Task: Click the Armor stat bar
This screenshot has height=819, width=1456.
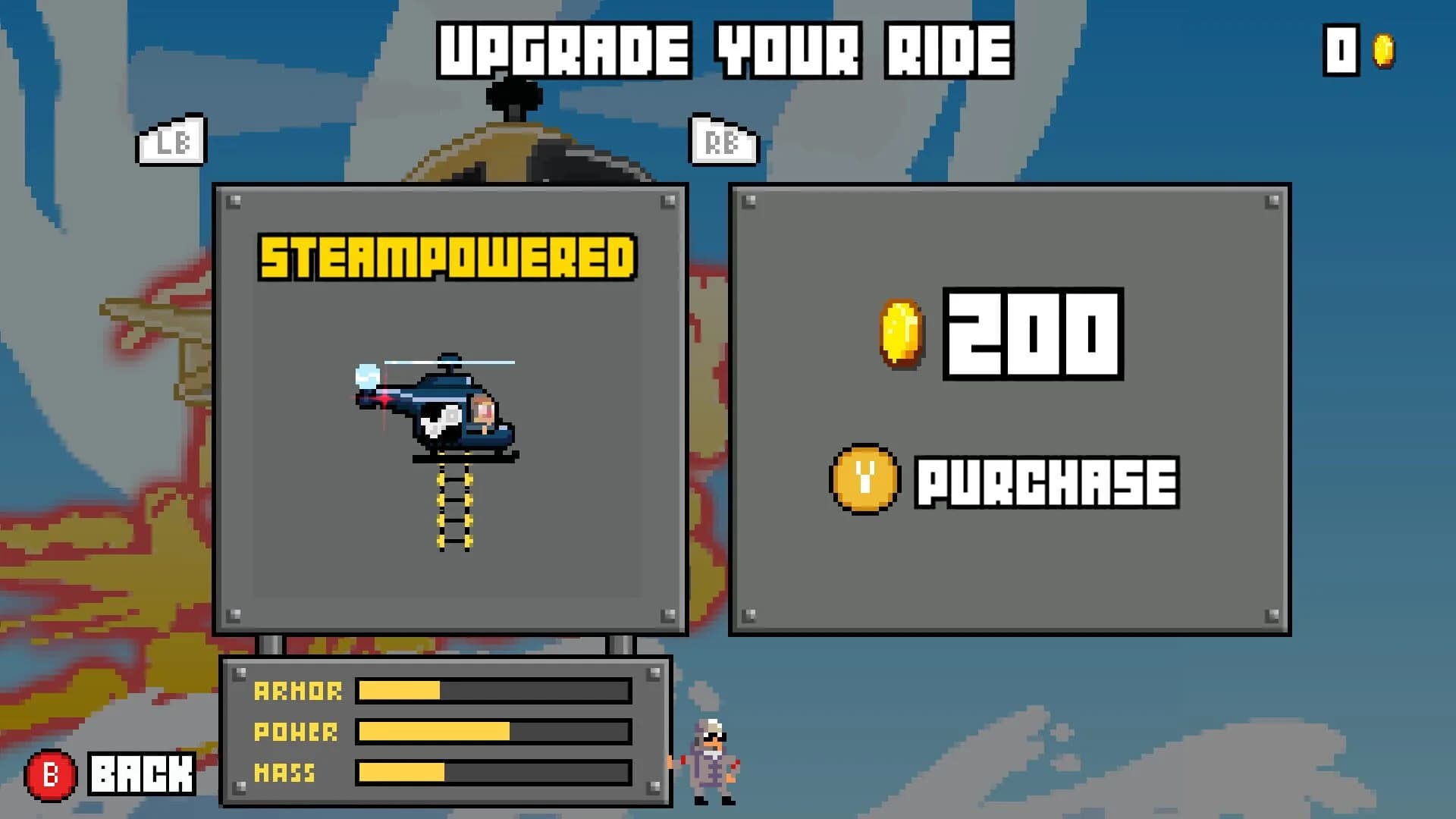Action: pyautogui.click(x=493, y=692)
